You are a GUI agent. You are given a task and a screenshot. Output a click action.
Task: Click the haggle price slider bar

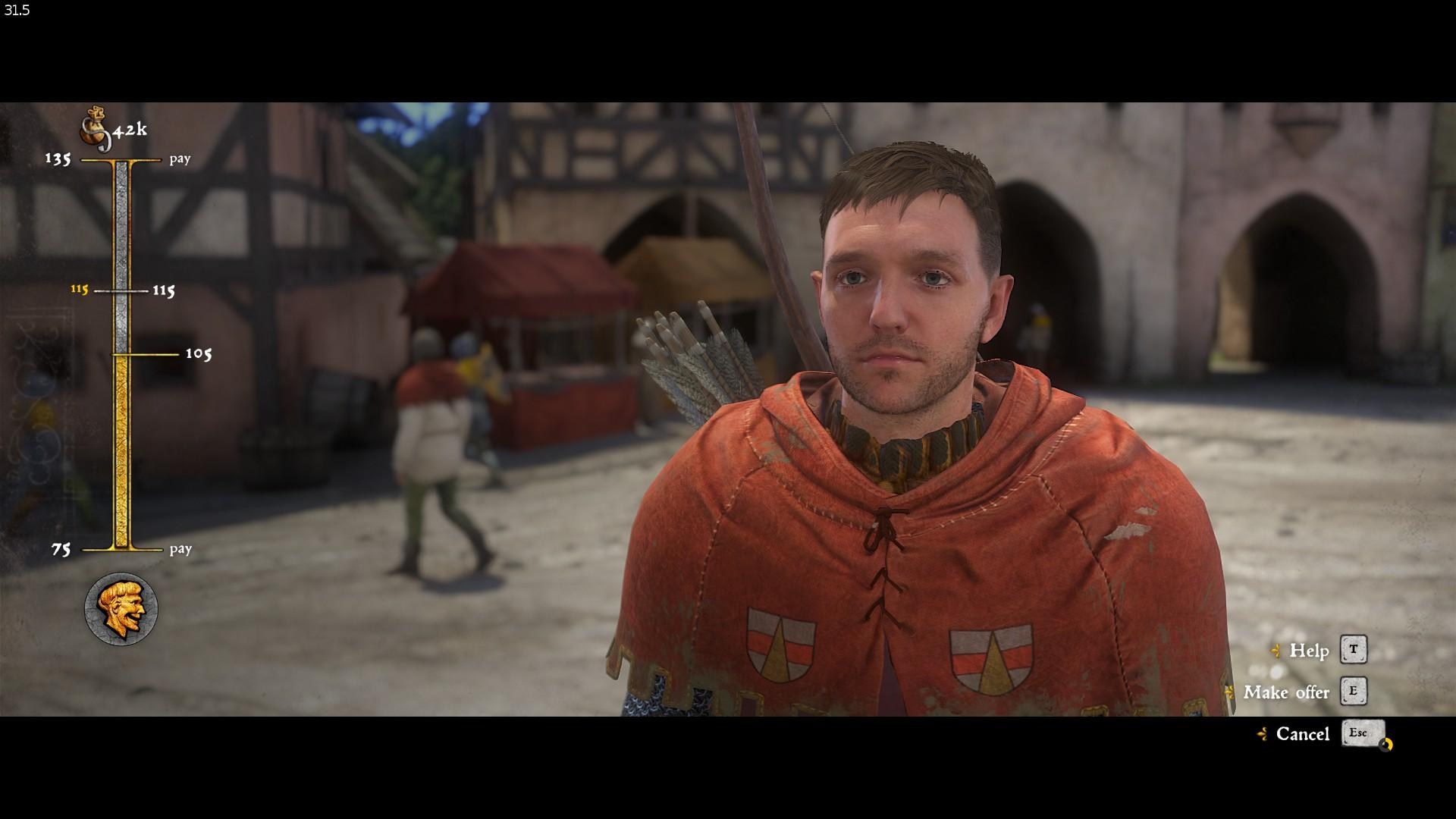coord(121,354)
